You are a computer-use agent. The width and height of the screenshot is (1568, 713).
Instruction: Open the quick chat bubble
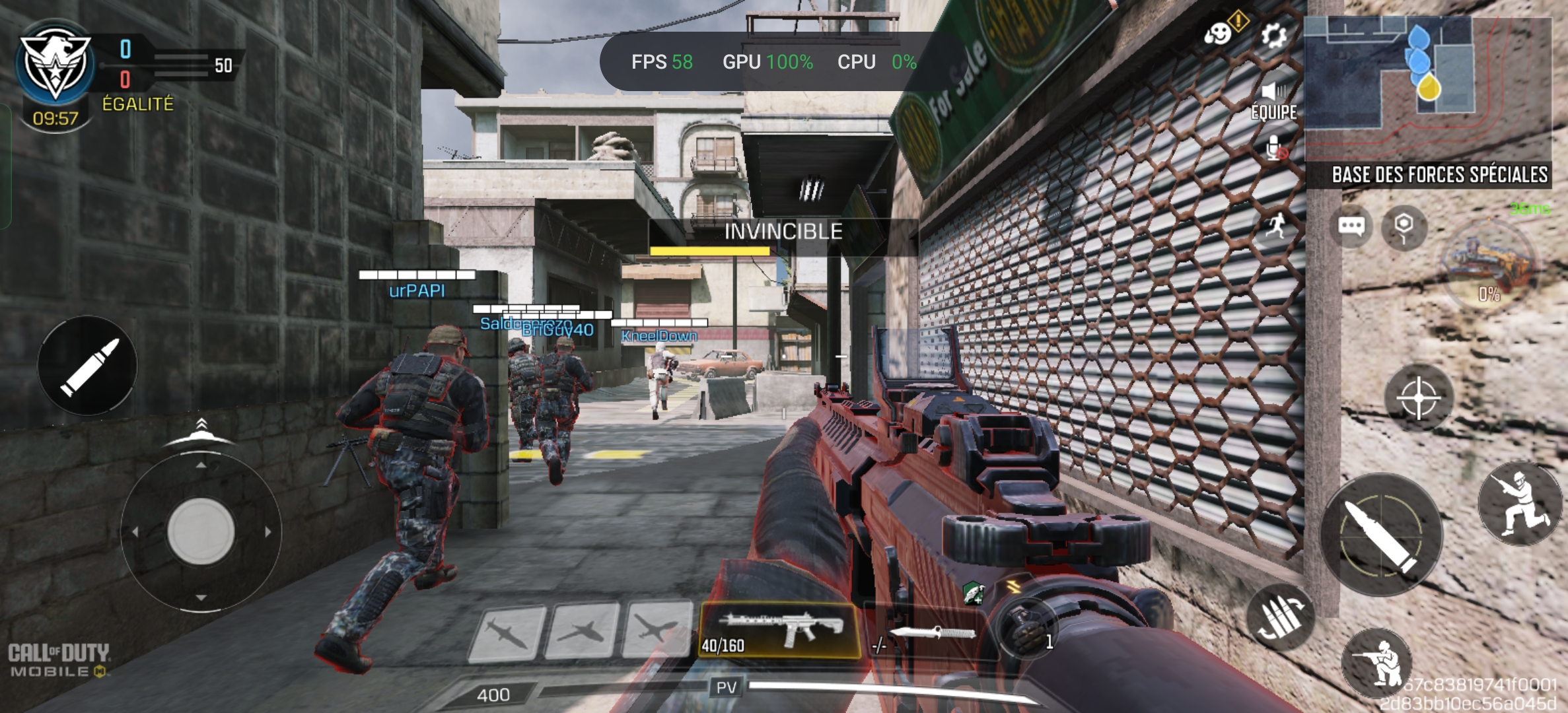point(1351,227)
